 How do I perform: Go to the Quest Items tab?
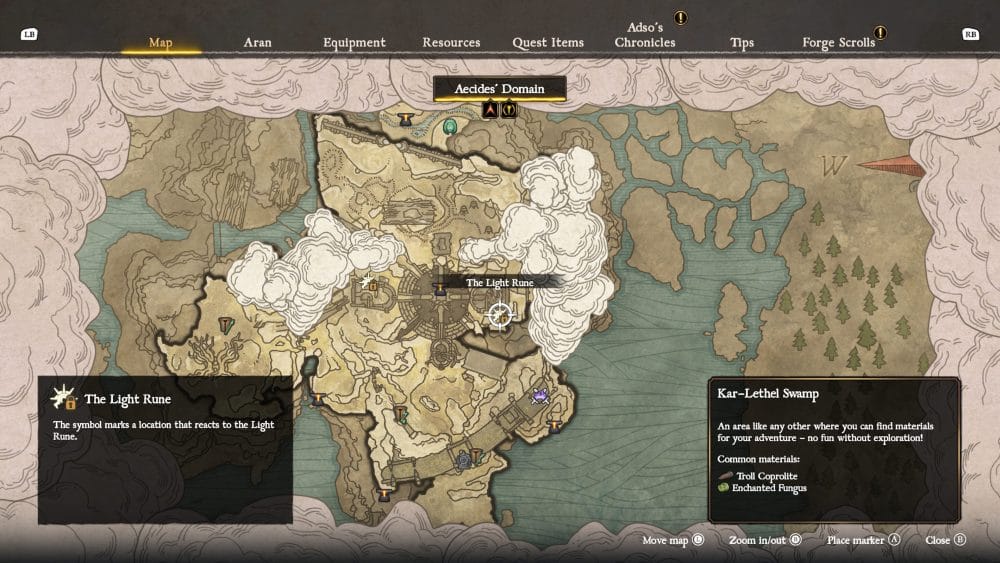(548, 43)
